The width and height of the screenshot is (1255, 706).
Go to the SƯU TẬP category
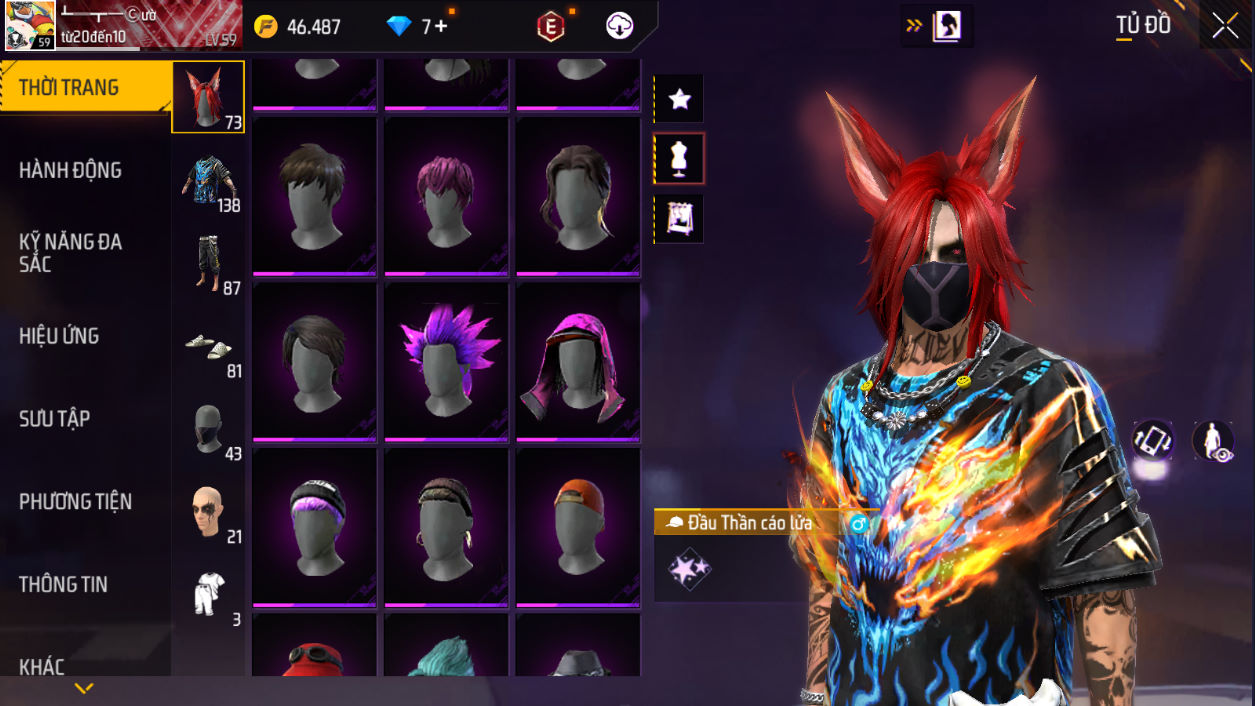pyautogui.click(x=55, y=419)
